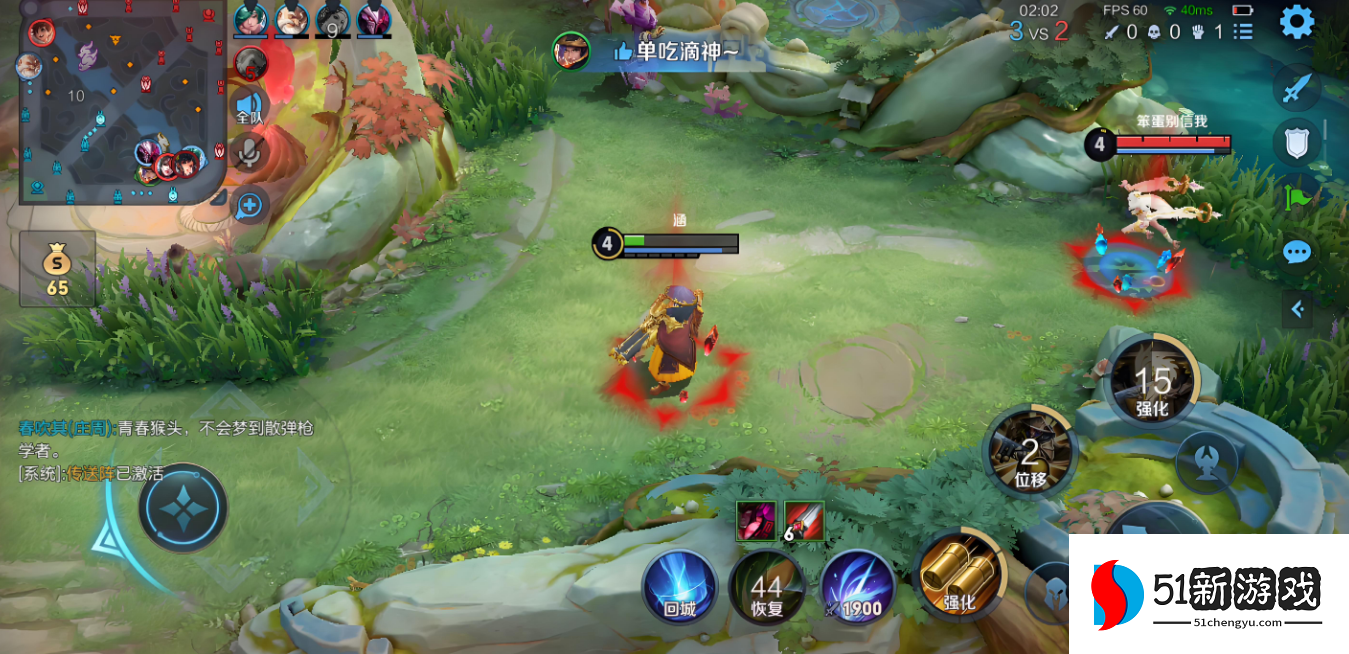Buy the recommended red sword item

[x=804, y=520]
